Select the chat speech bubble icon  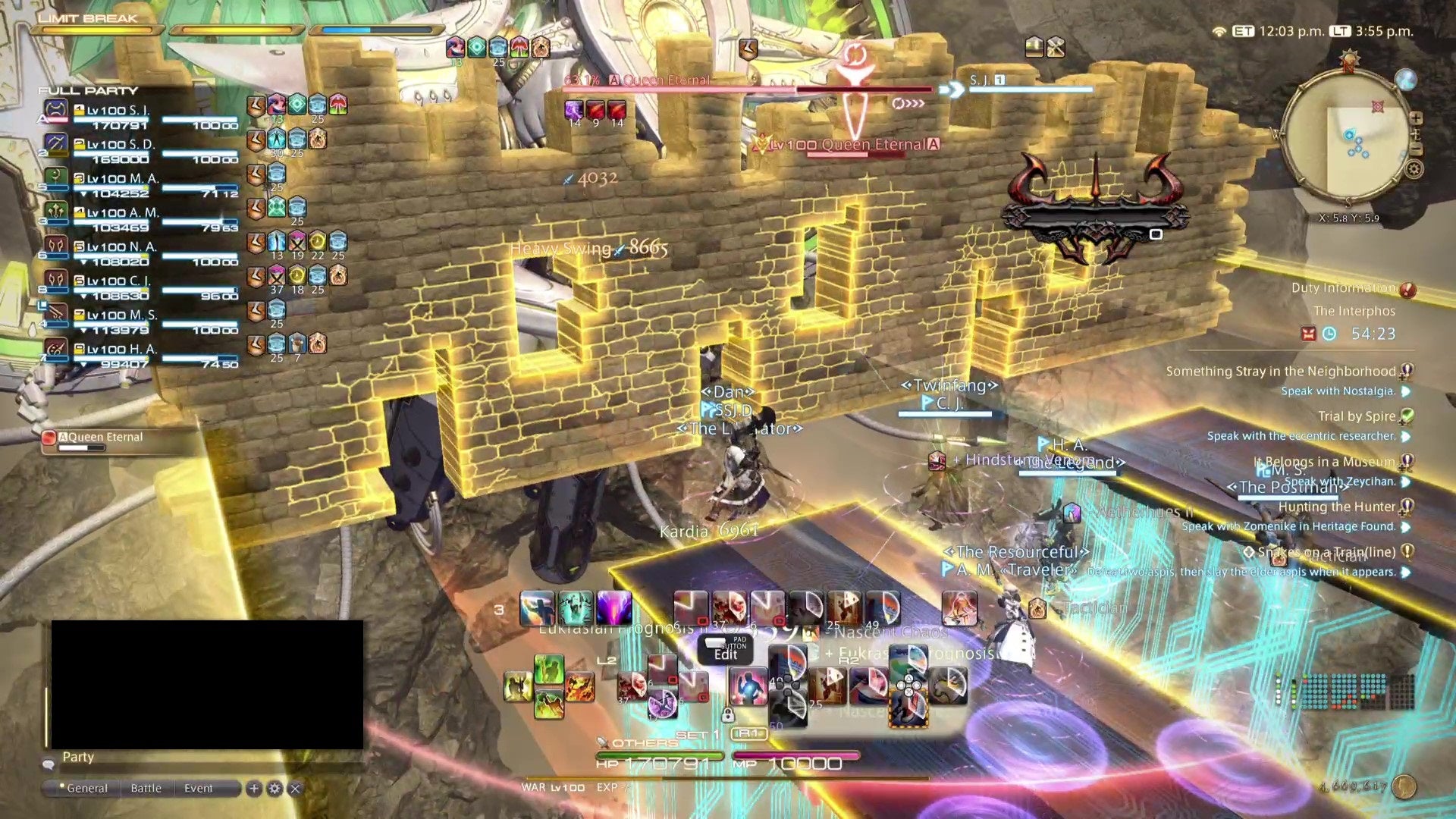click(51, 764)
